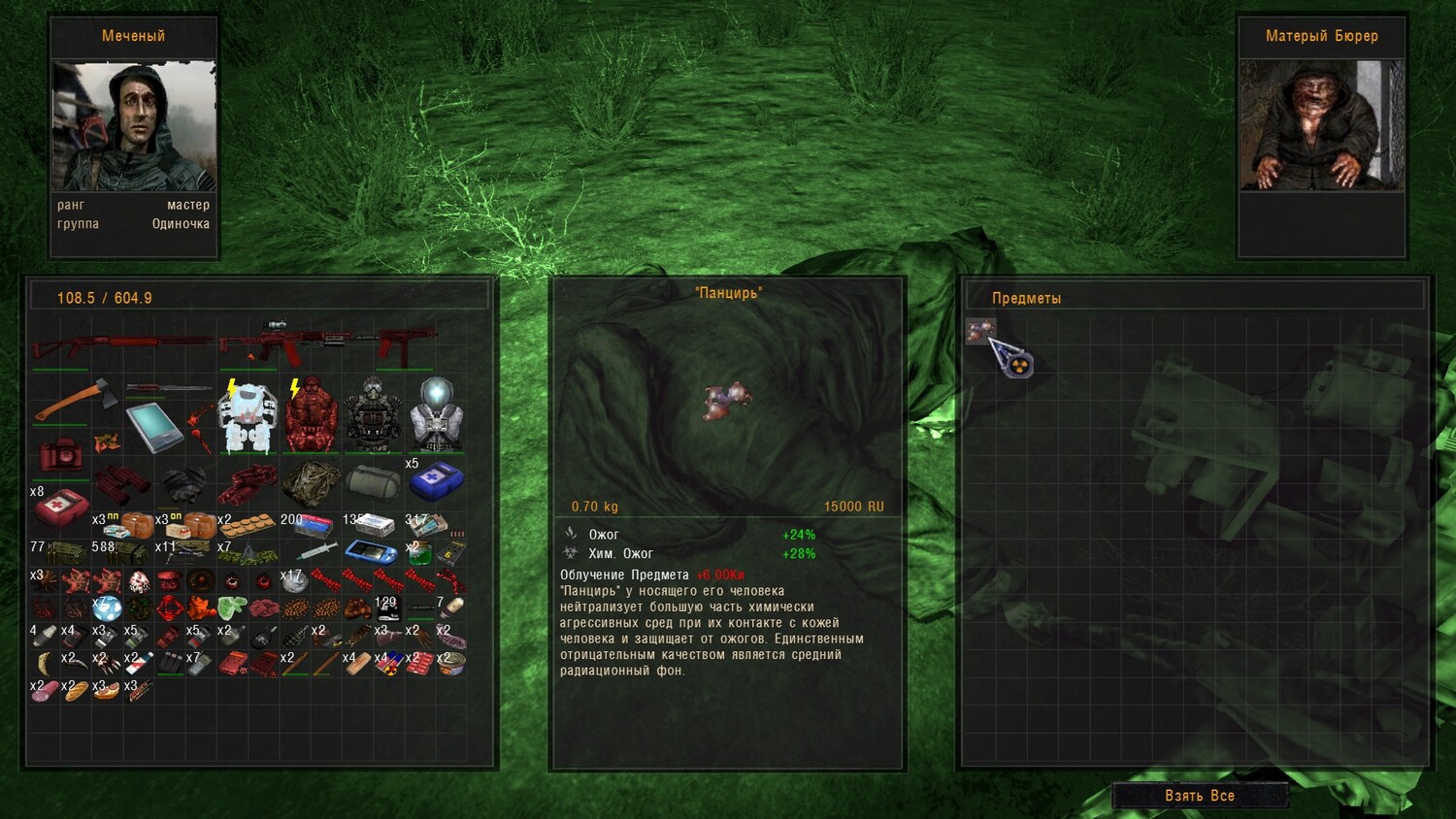The image size is (1456, 819).
Task: Select the bread loaf stack
Action: [x=76, y=690]
